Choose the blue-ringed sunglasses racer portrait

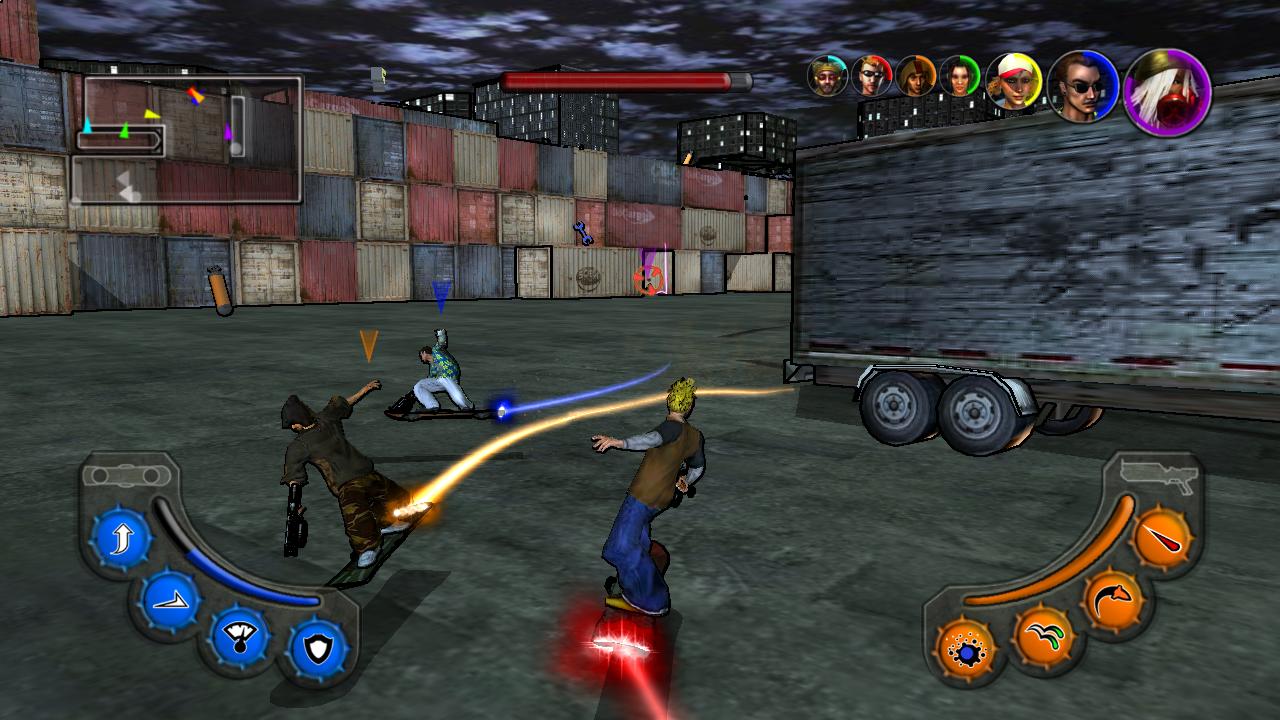(x=1083, y=87)
